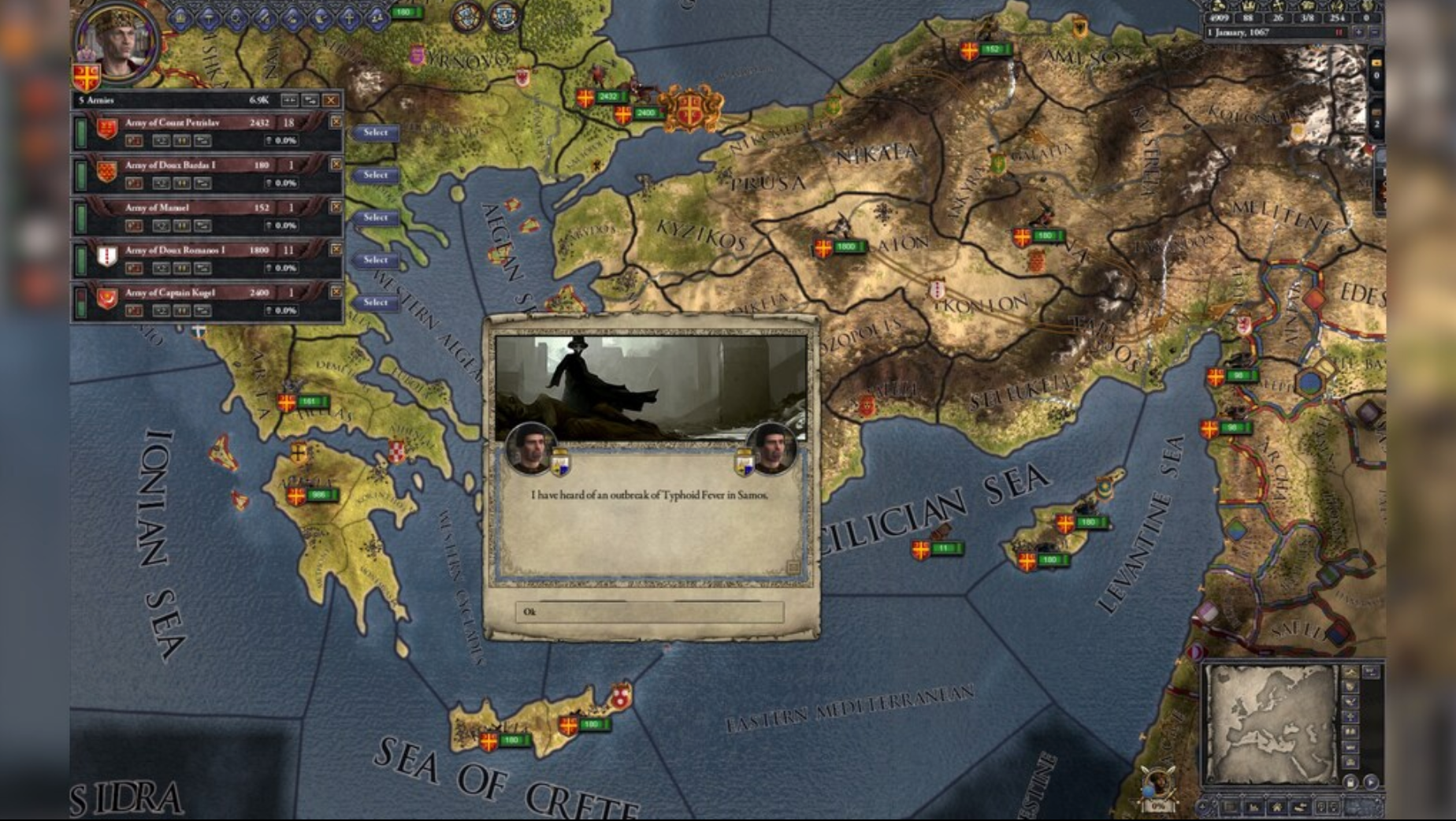Select the Army of Manuel using its Select button

(x=375, y=217)
